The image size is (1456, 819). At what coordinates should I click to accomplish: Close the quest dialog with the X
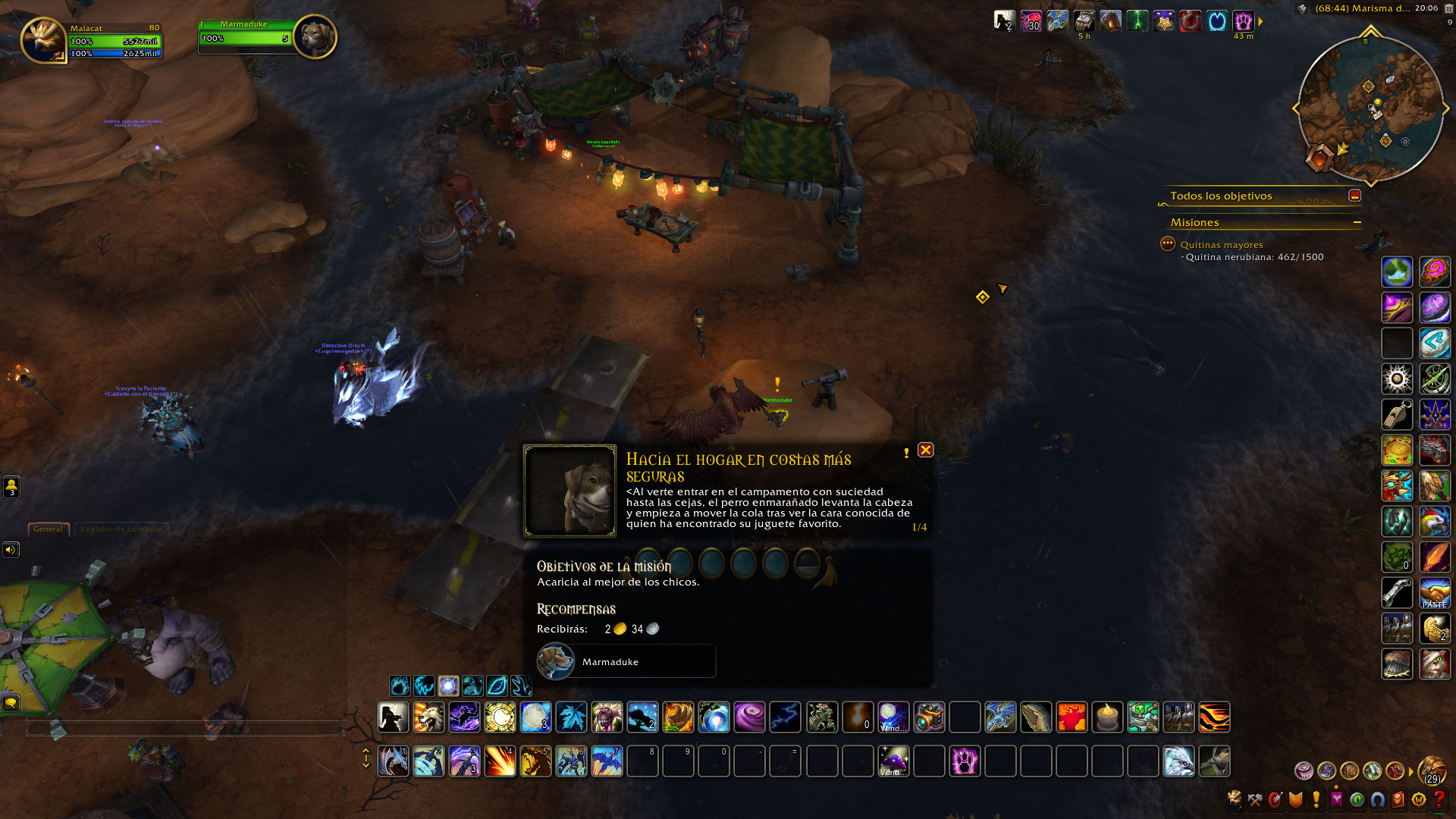point(925,450)
